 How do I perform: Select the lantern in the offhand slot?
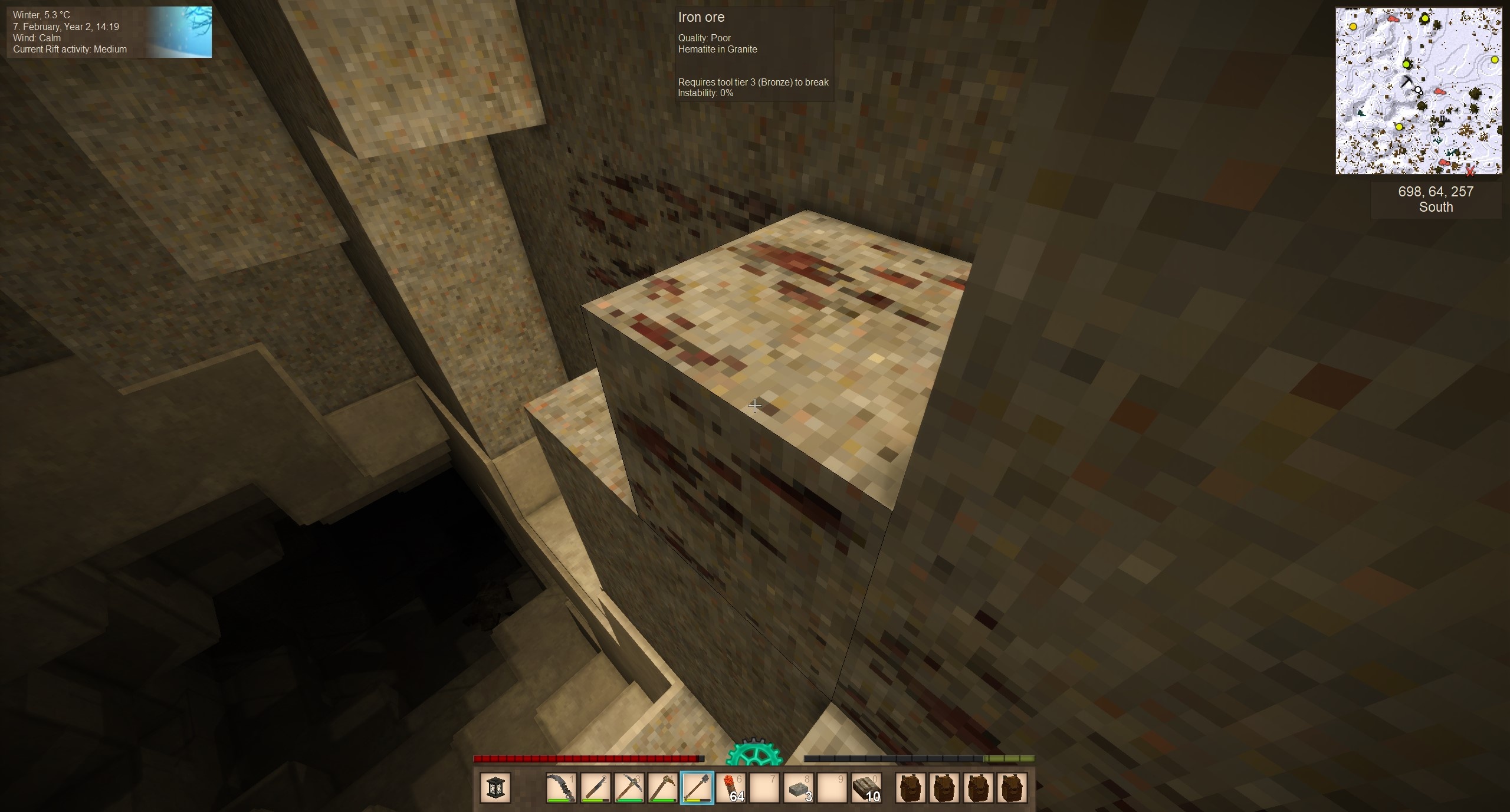pyautogui.click(x=495, y=788)
